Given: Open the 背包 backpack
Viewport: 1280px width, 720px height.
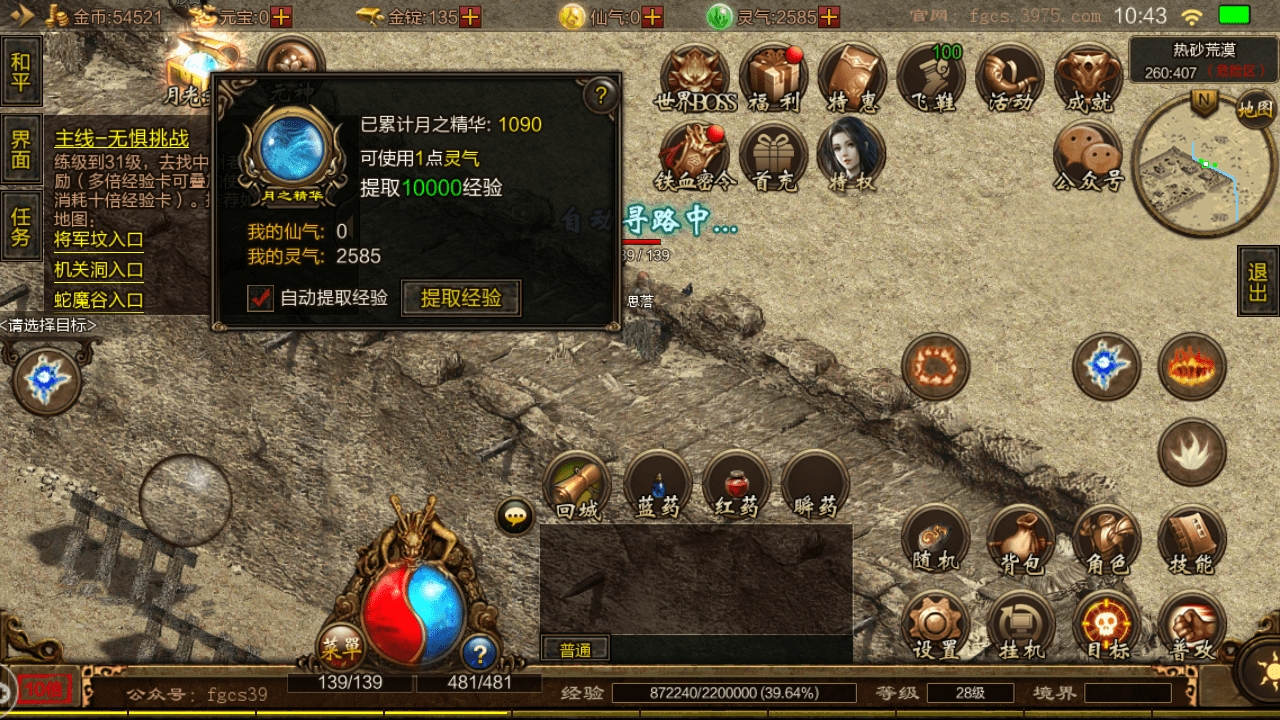Looking at the screenshot, I should [1021, 539].
